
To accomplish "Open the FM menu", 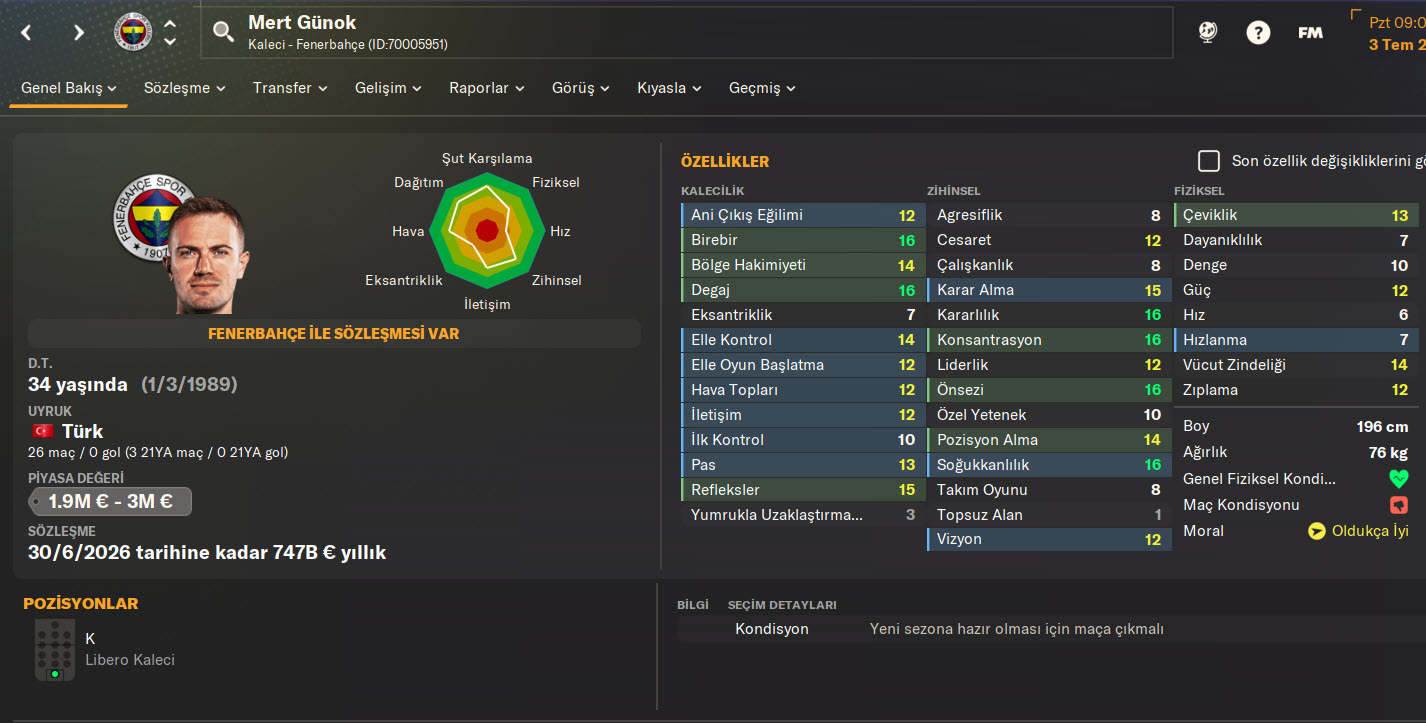I will (x=1310, y=33).
